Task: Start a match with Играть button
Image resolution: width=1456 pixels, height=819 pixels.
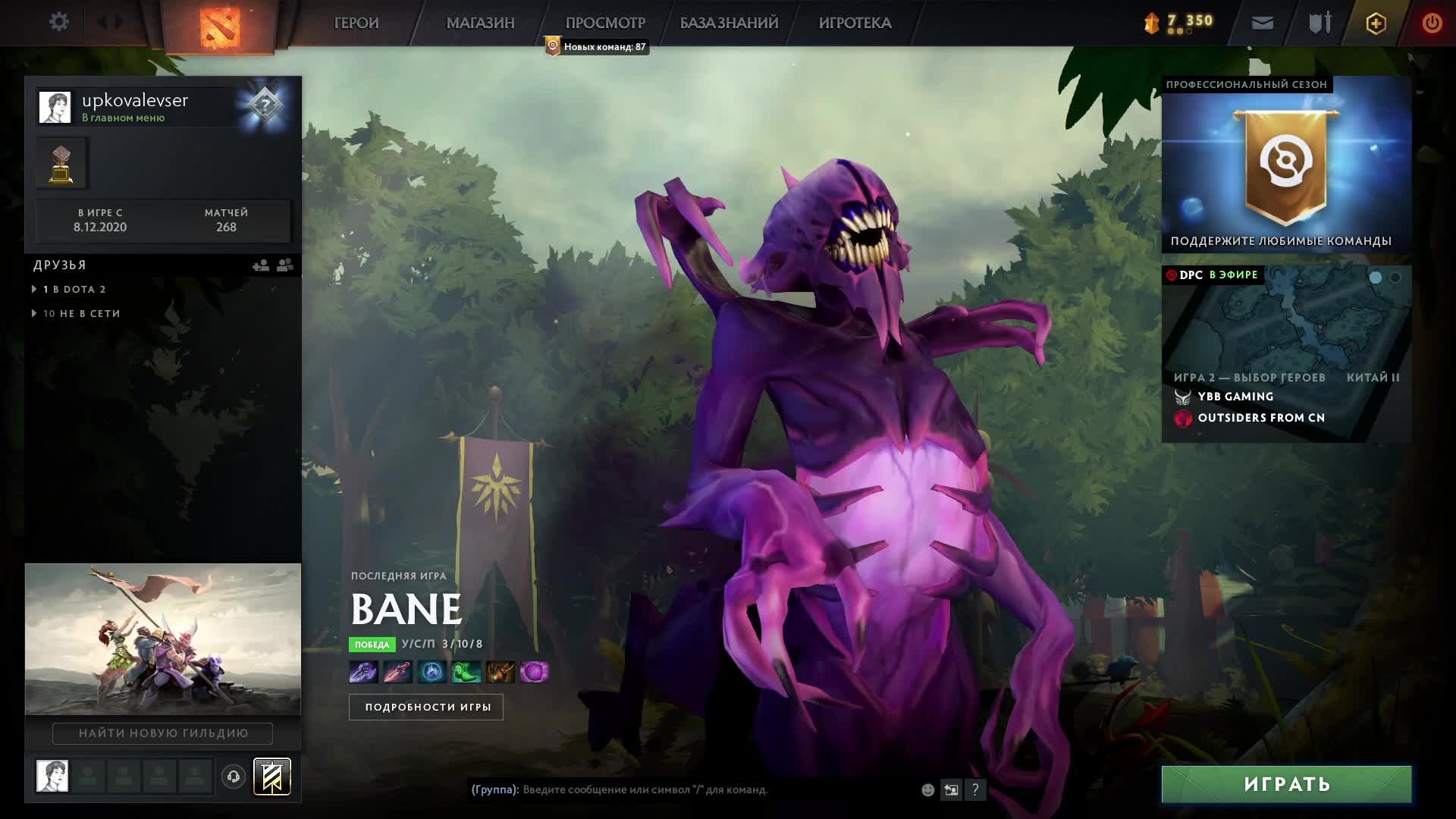Action: pyautogui.click(x=1286, y=784)
